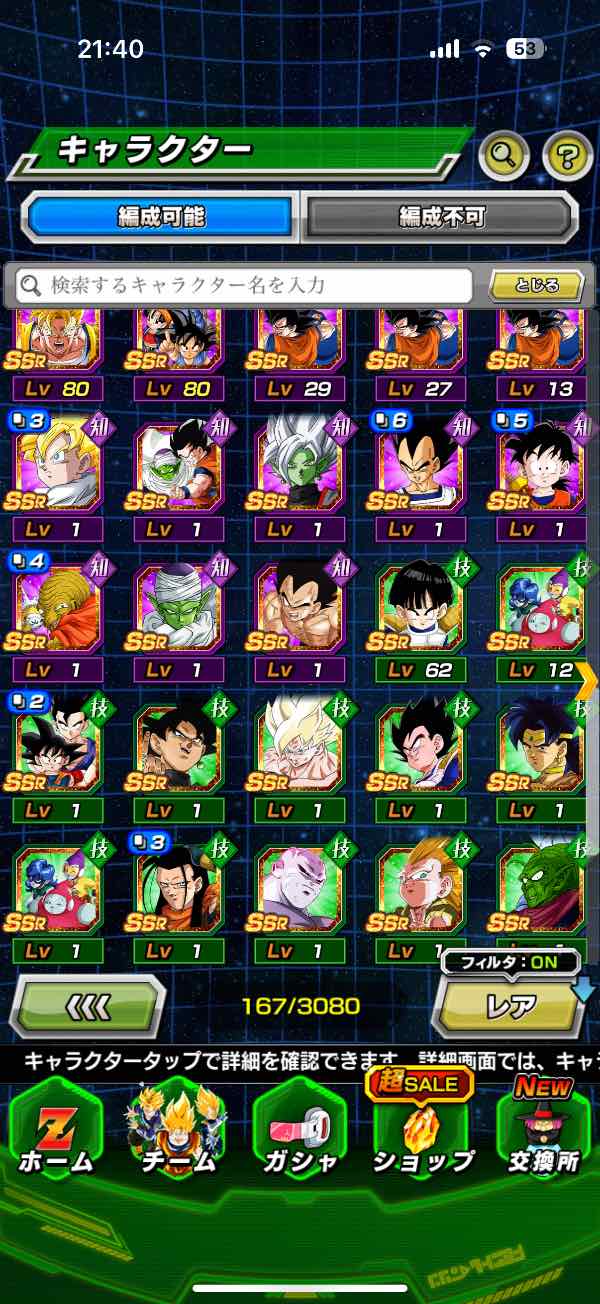Tap the yellow arrow on right edge

point(587,680)
